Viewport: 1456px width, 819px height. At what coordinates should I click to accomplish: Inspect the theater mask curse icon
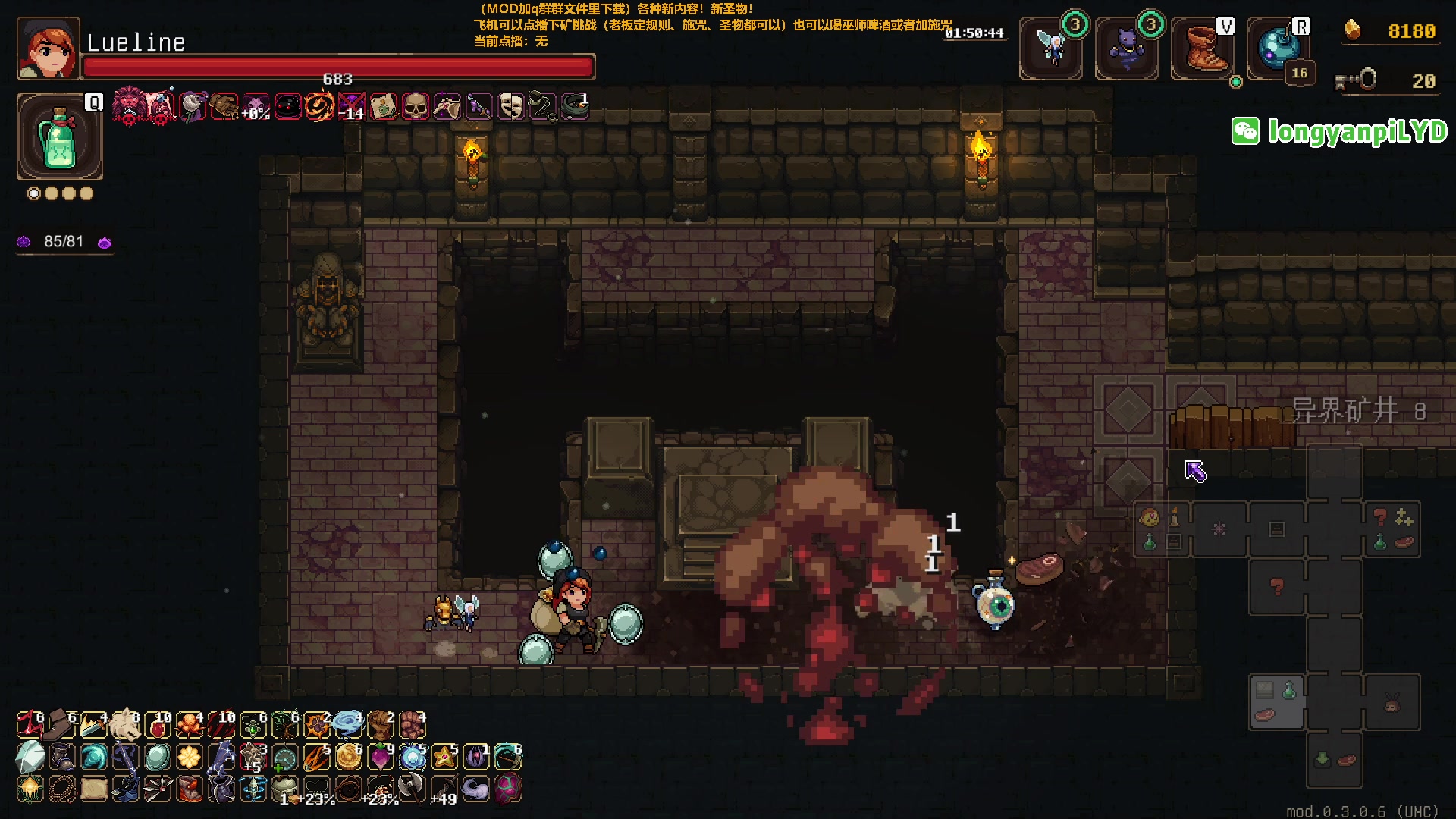[511, 107]
